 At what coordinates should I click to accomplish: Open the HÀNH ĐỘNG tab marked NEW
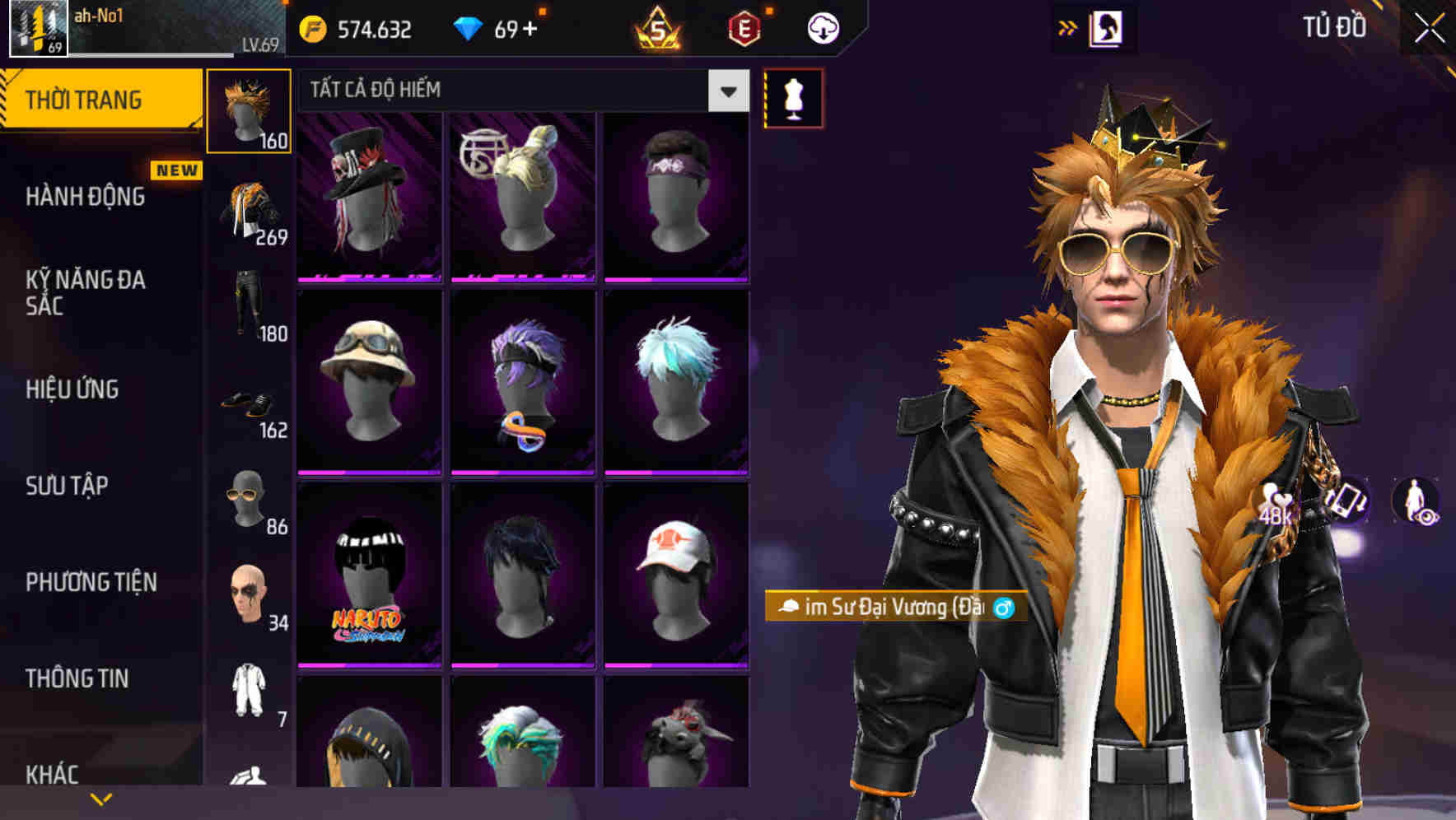(86, 198)
